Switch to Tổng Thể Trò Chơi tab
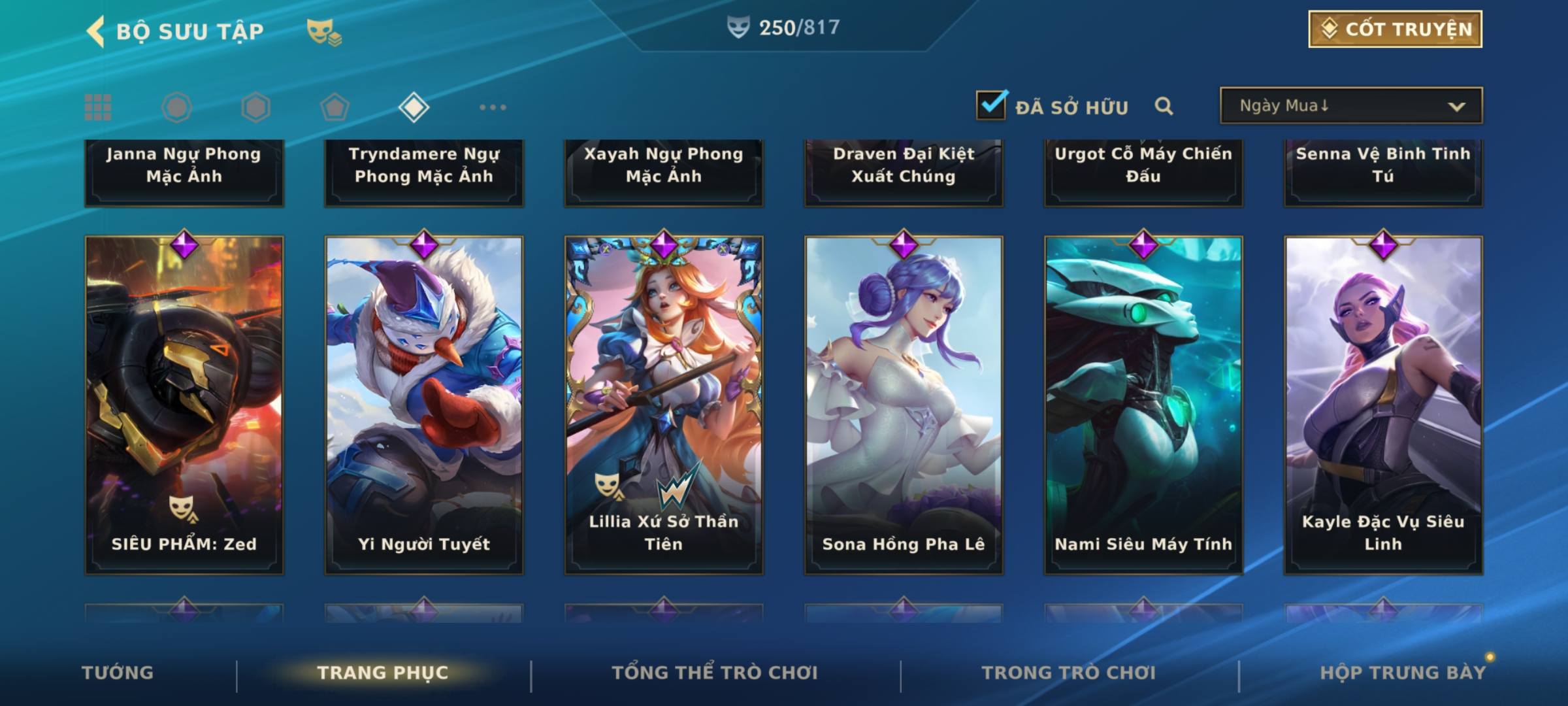 point(715,673)
